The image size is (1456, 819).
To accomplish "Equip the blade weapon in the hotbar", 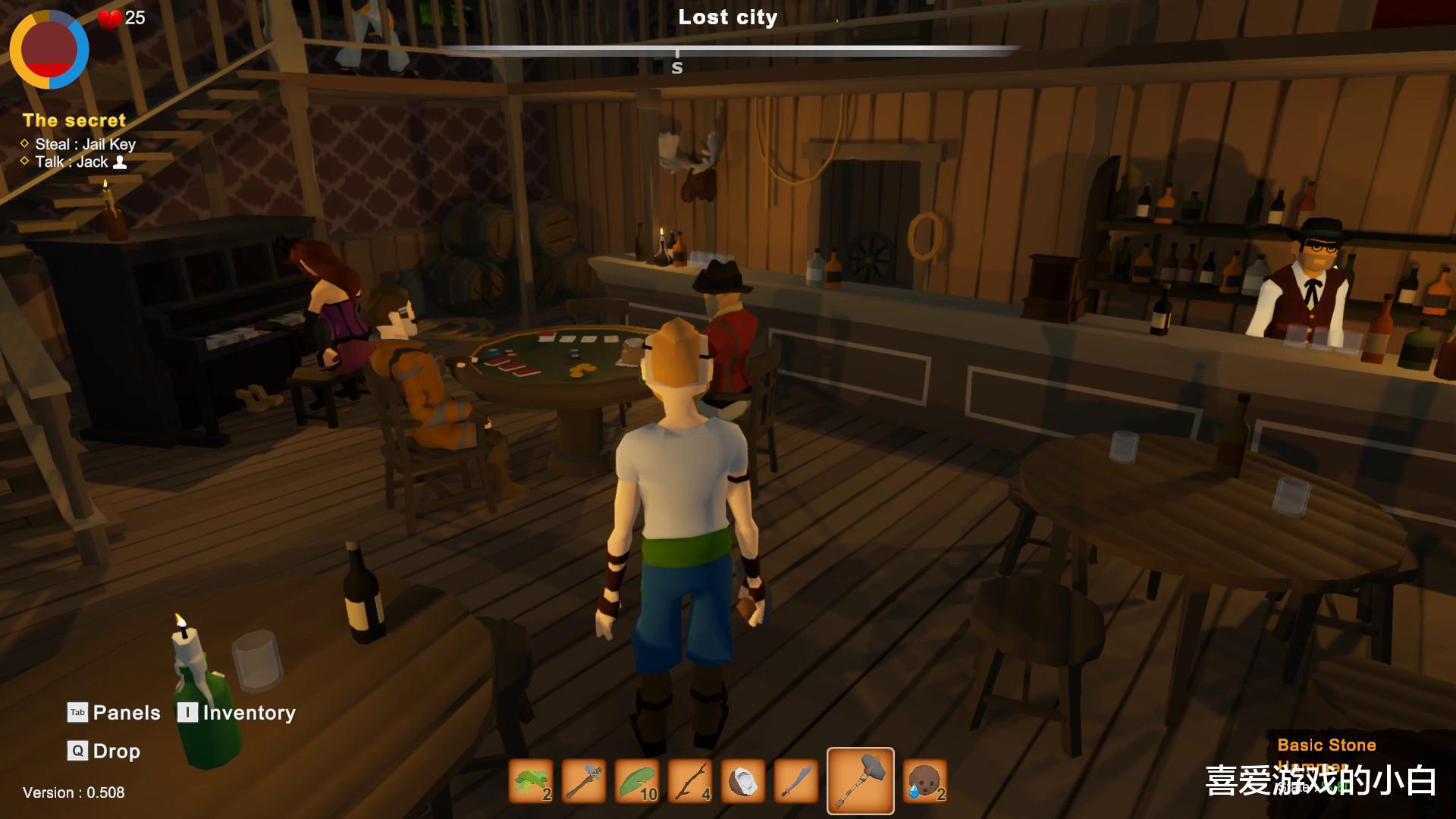I will [x=796, y=781].
